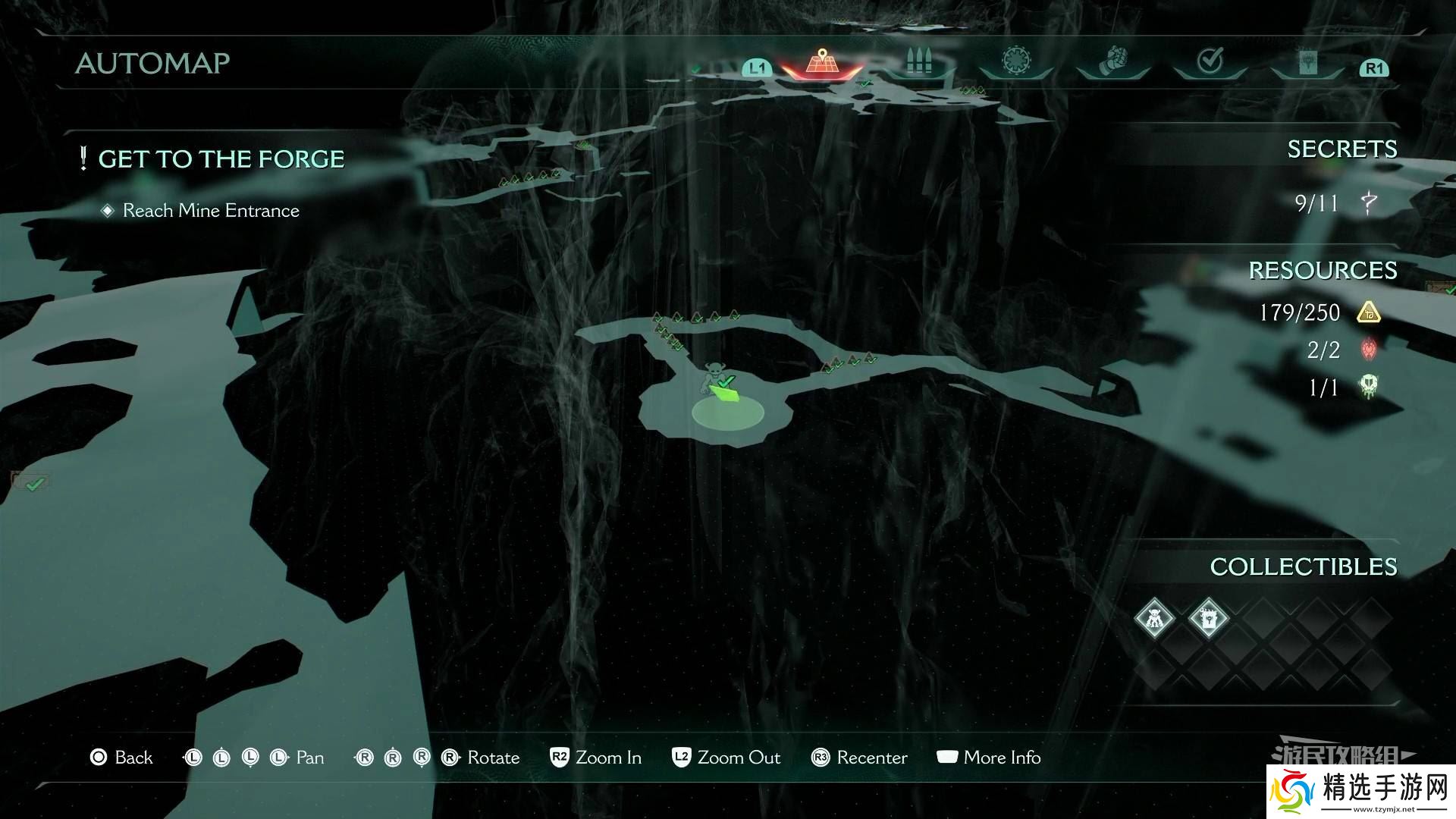Select the Automap tab with map pin icon
The height and width of the screenshot is (819, 1456).
click(821, 62)
